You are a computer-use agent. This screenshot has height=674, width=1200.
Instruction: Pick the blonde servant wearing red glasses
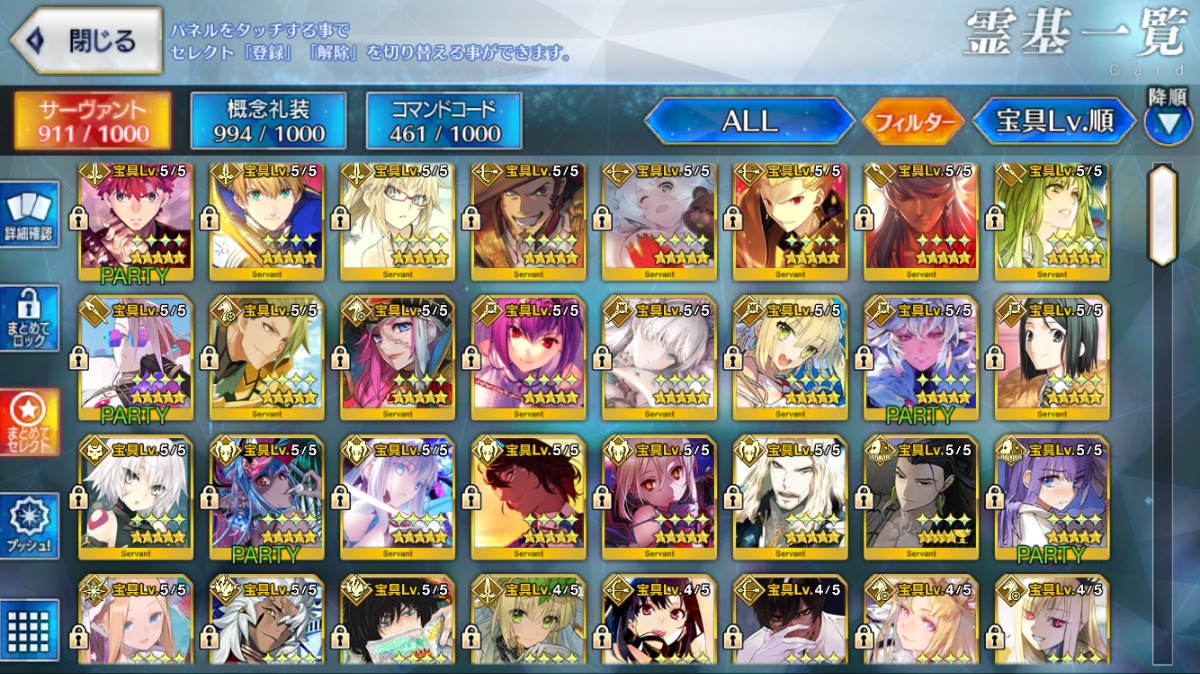tap(396, 220)
